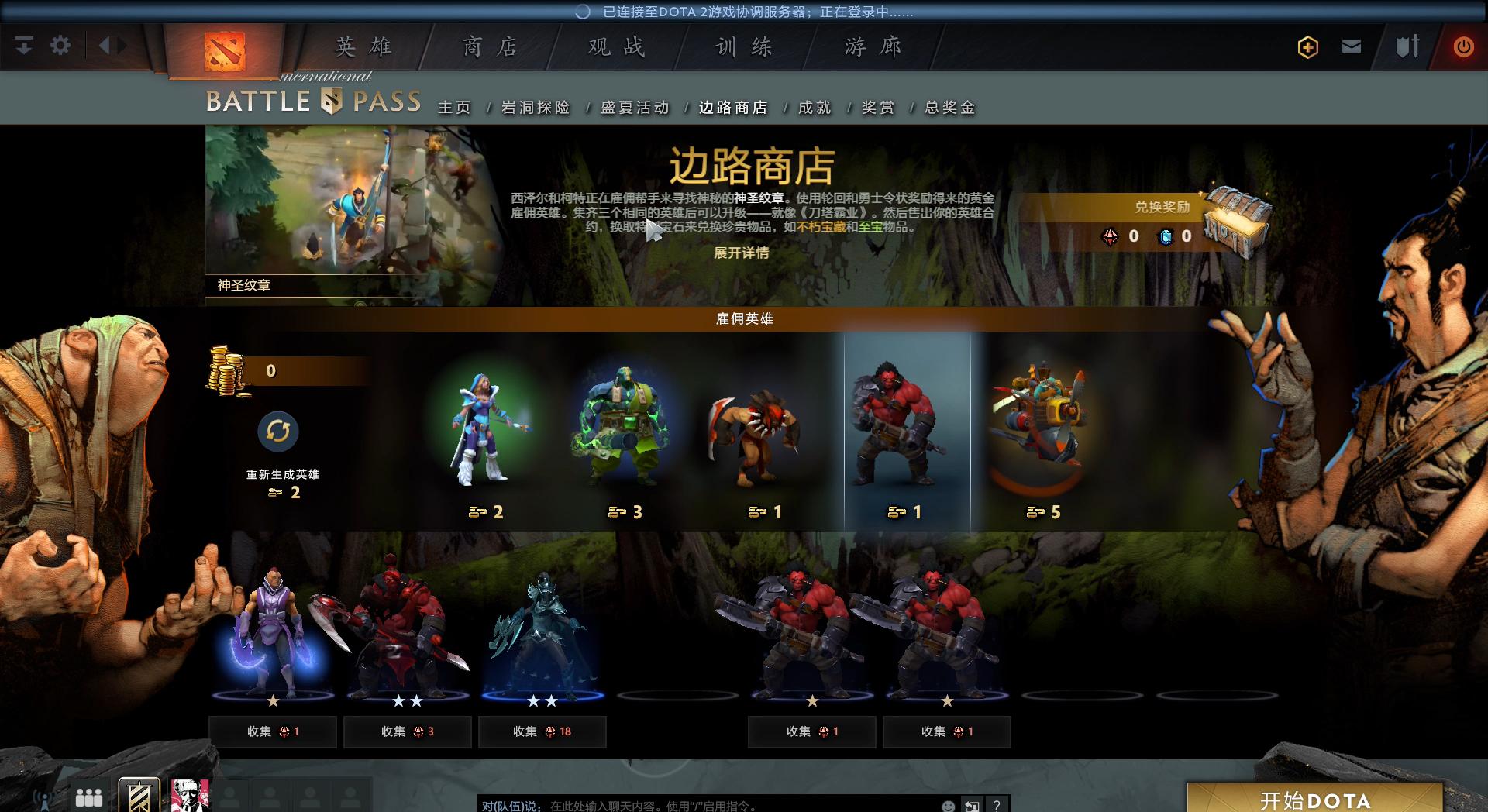Toggle the friends list icon bottom-left

(88, 797)
